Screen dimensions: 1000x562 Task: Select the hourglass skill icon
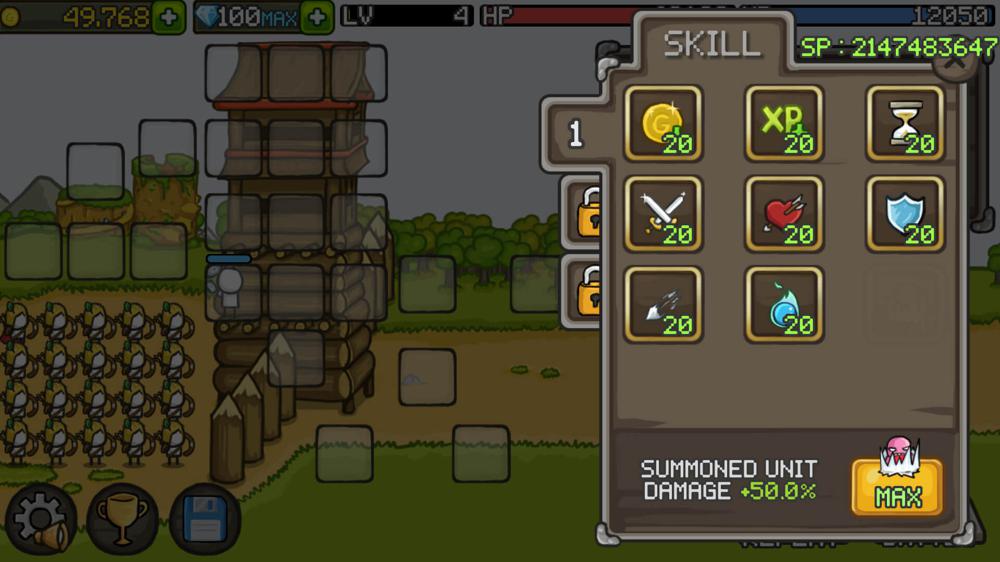pyautogui.click(x=905, y=123)
